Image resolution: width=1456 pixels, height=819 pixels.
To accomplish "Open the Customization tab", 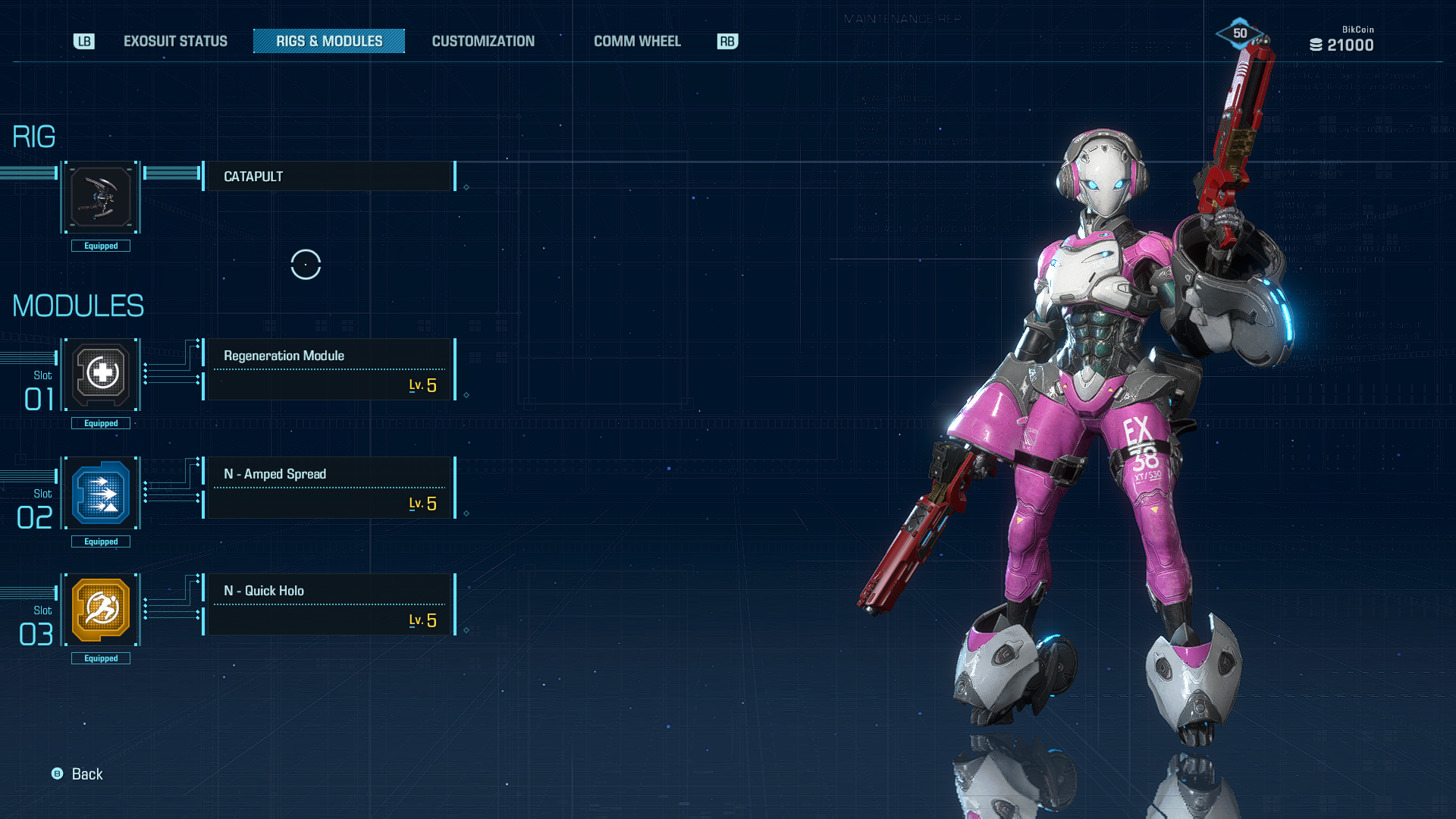I will tap(483, 41).
